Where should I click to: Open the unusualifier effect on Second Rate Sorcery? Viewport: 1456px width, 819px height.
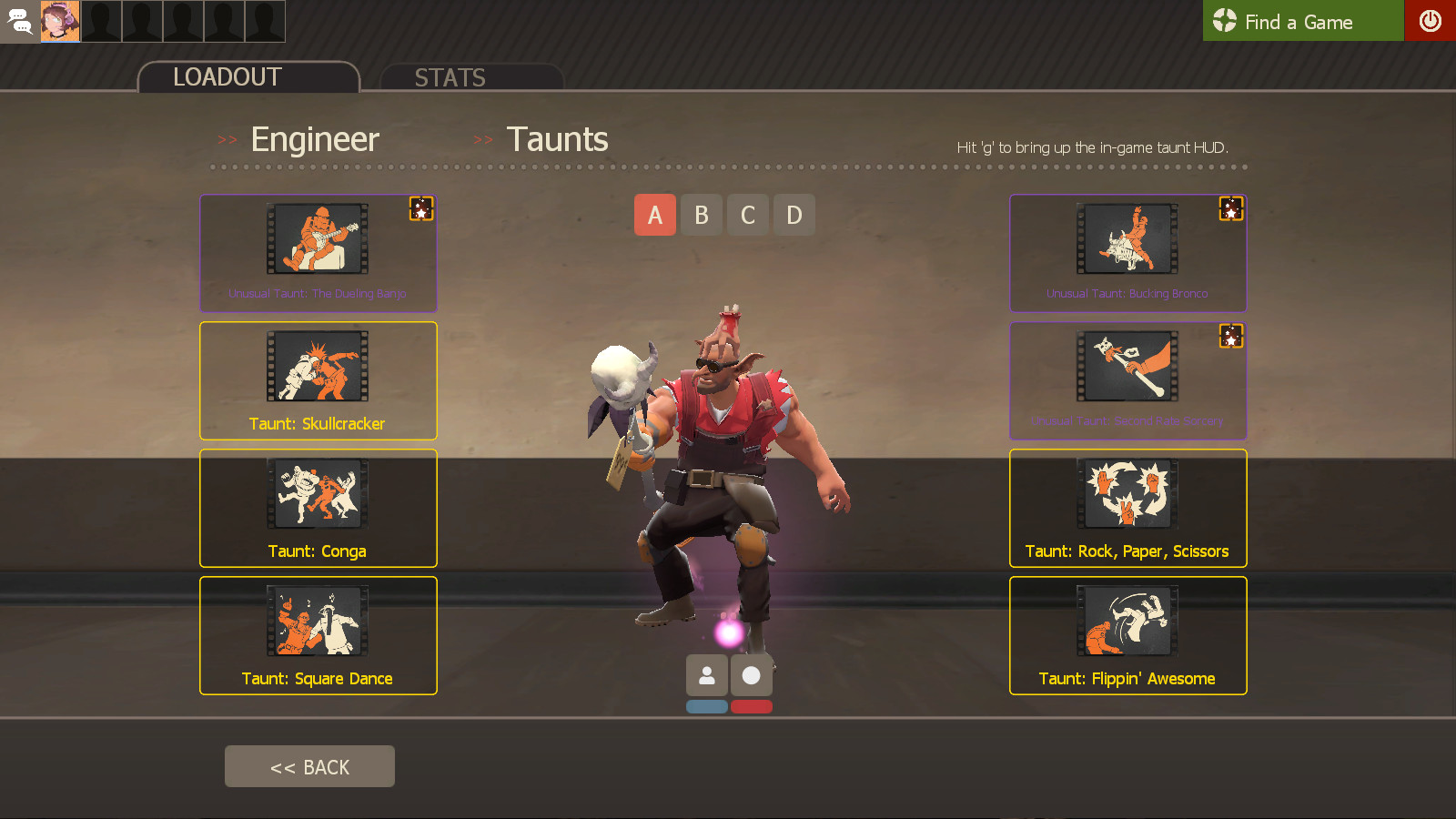click(x=1231, y=337)
